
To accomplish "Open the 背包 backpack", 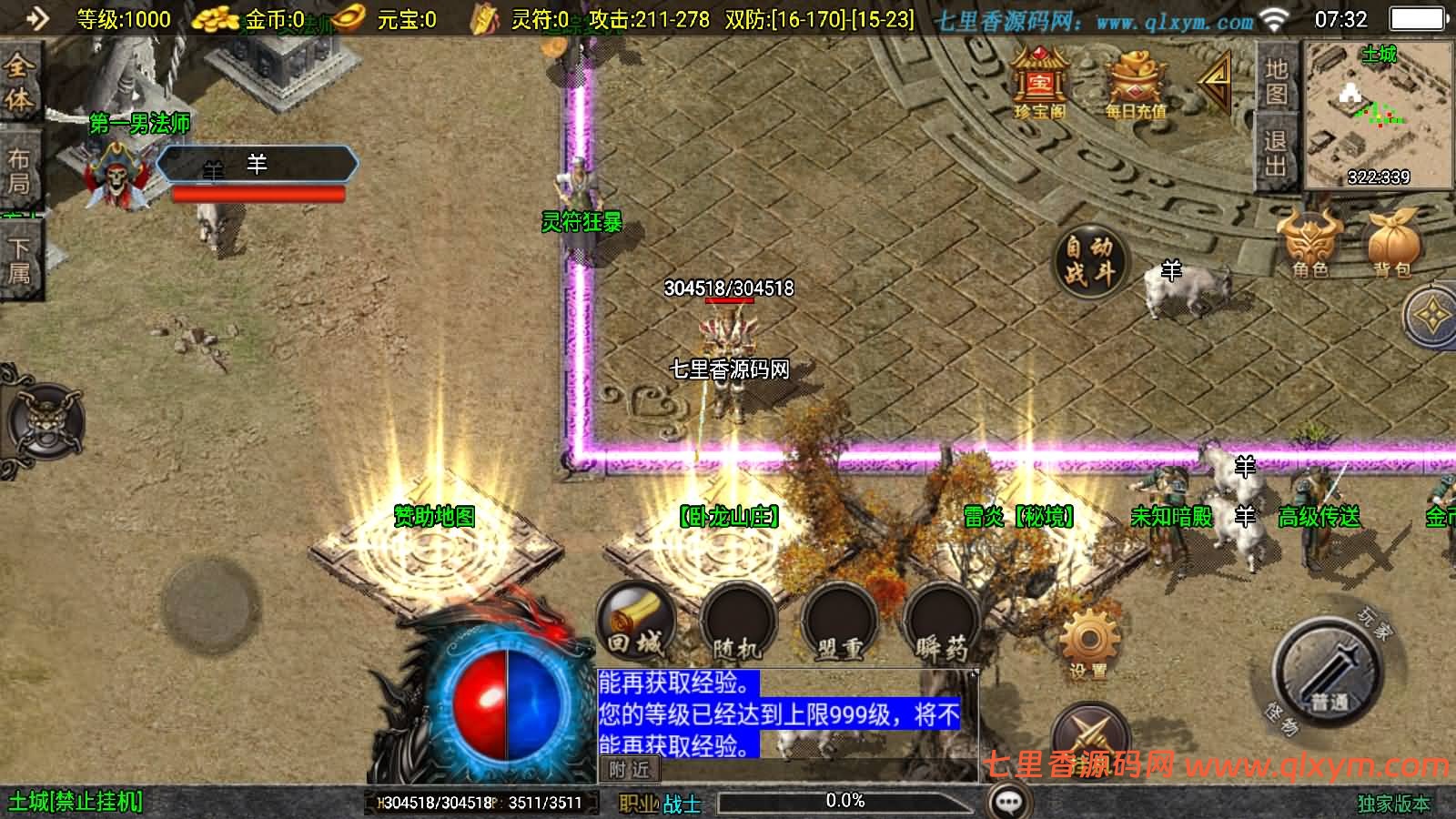I will tap(1392, 246).
